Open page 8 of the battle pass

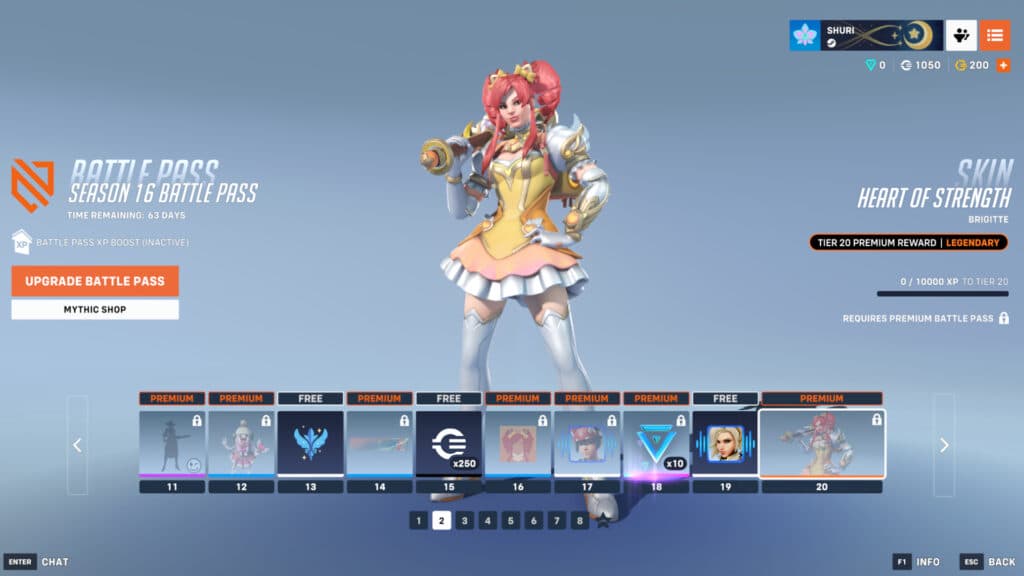580,520
